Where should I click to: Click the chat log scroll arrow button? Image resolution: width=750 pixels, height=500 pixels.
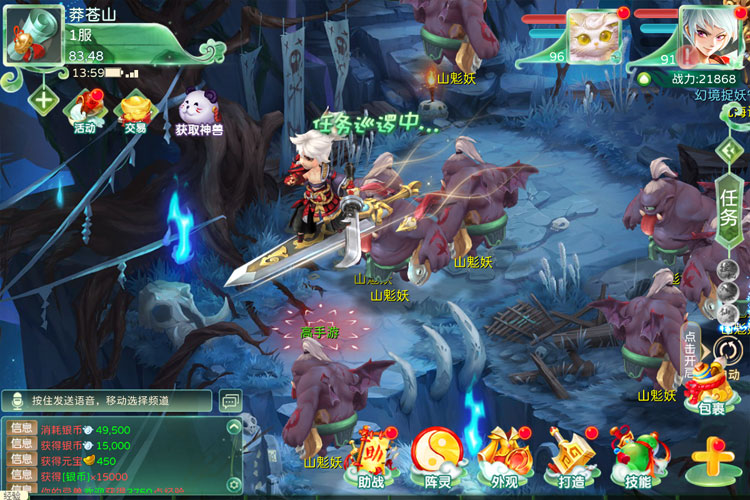[234, 427]
